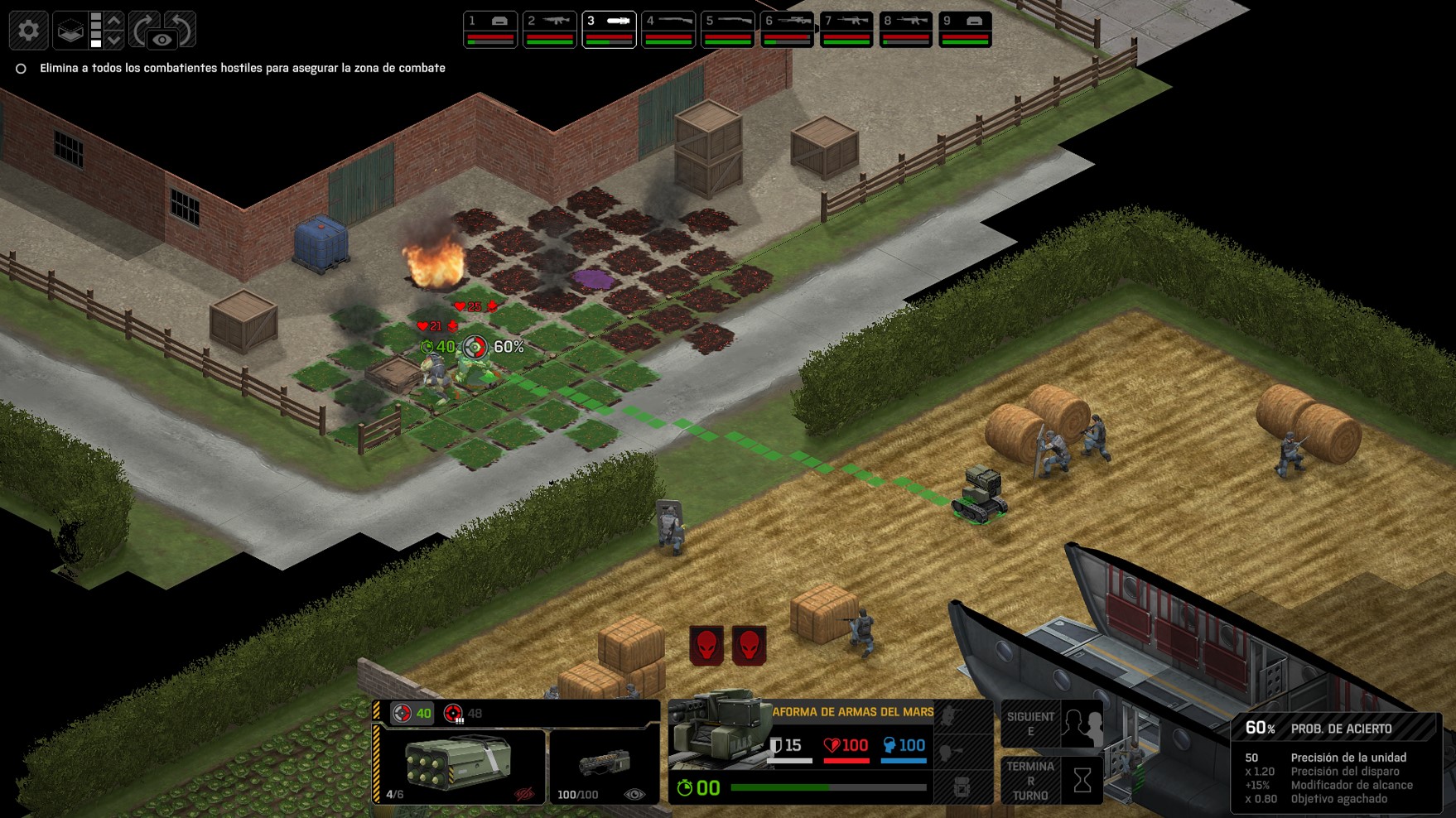The height and width of the screenshot is (818, 1456).
Task: Open the backpack inventory button
Action: click(962, 787)
